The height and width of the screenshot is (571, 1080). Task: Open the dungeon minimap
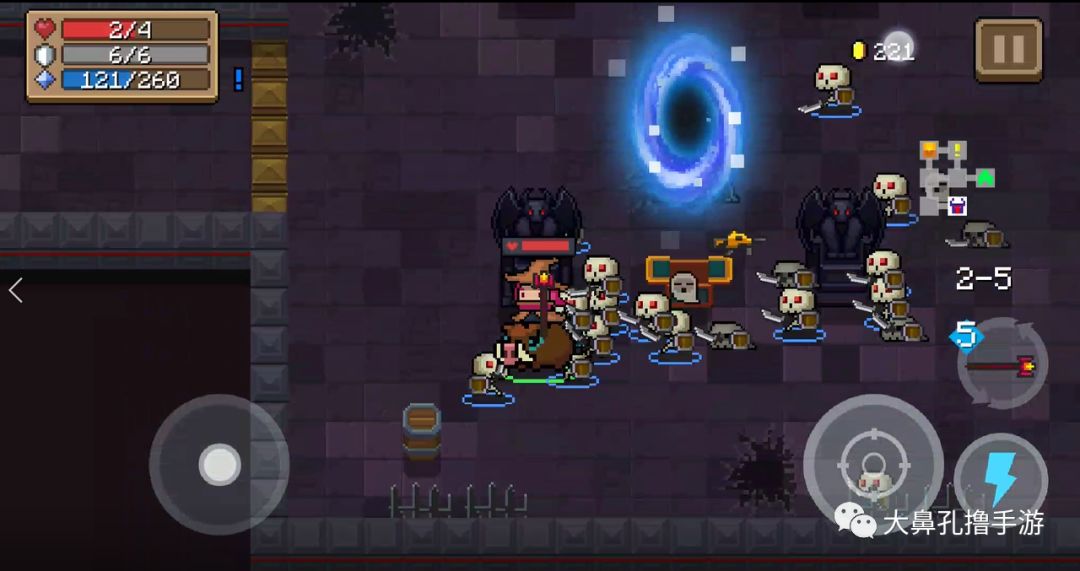pos(955,179)
